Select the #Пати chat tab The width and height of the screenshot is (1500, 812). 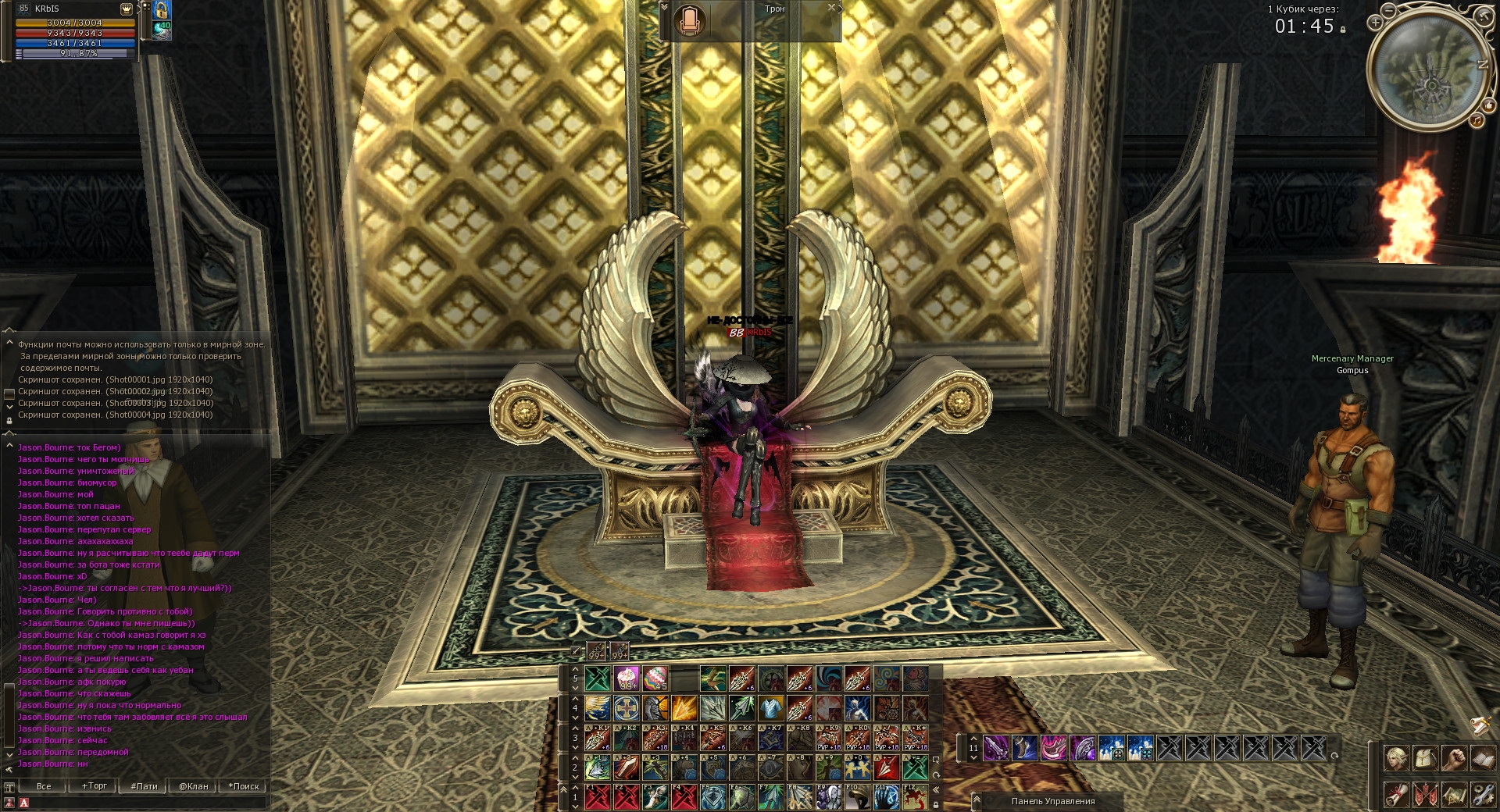pos(144,786)
